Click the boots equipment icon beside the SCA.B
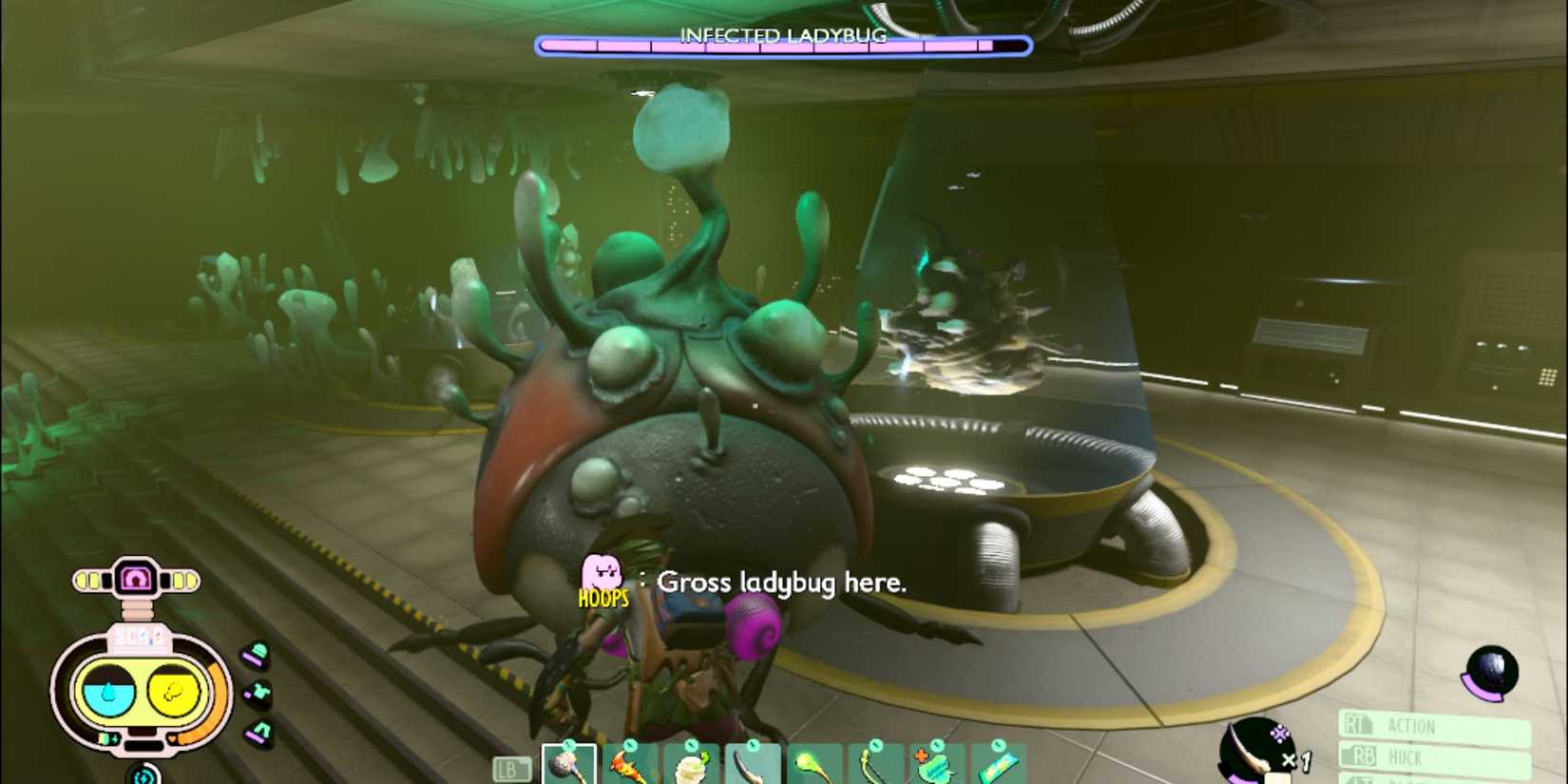The height and width of the screenshot is (784, 1568). point(258,730)
